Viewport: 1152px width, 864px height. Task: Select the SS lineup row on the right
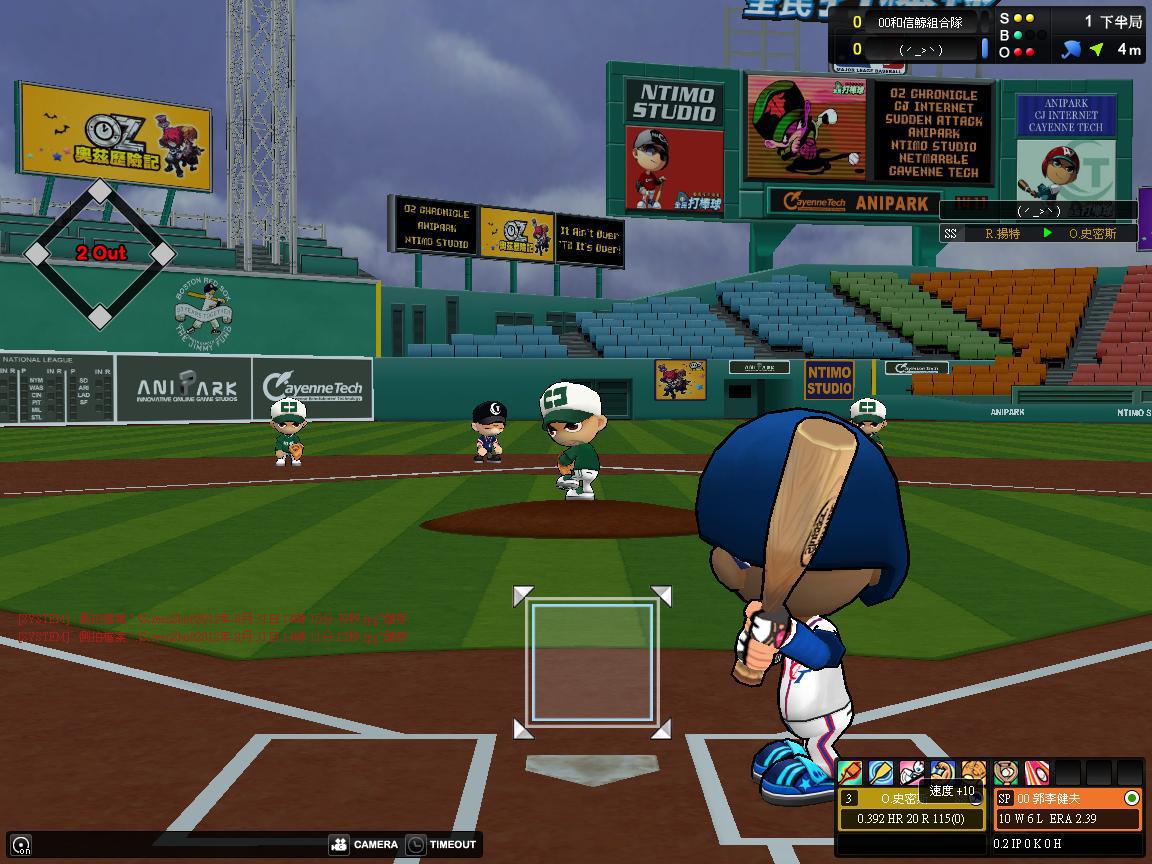point(1037,233)
